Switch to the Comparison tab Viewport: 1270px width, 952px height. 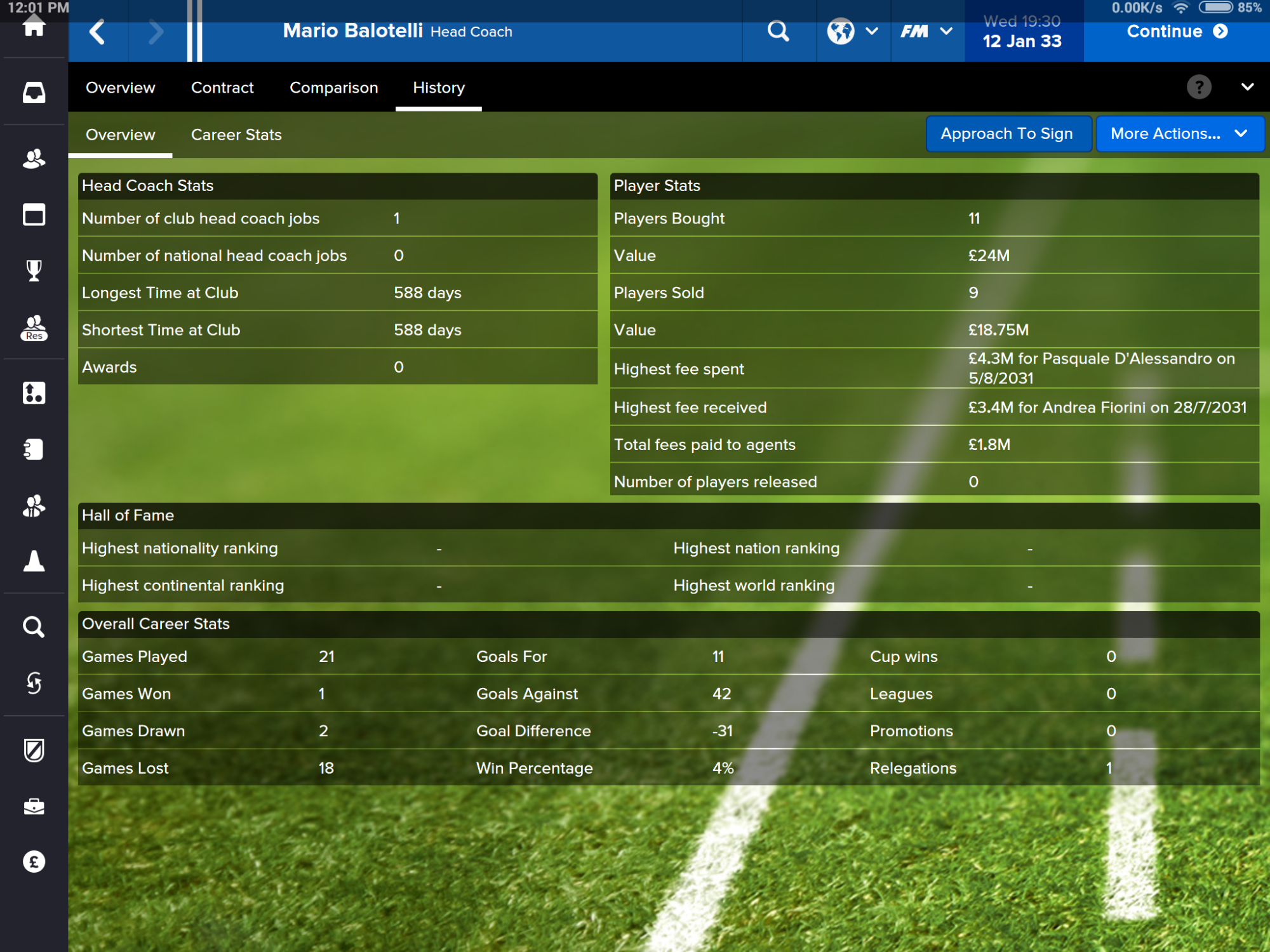(333, 88)
